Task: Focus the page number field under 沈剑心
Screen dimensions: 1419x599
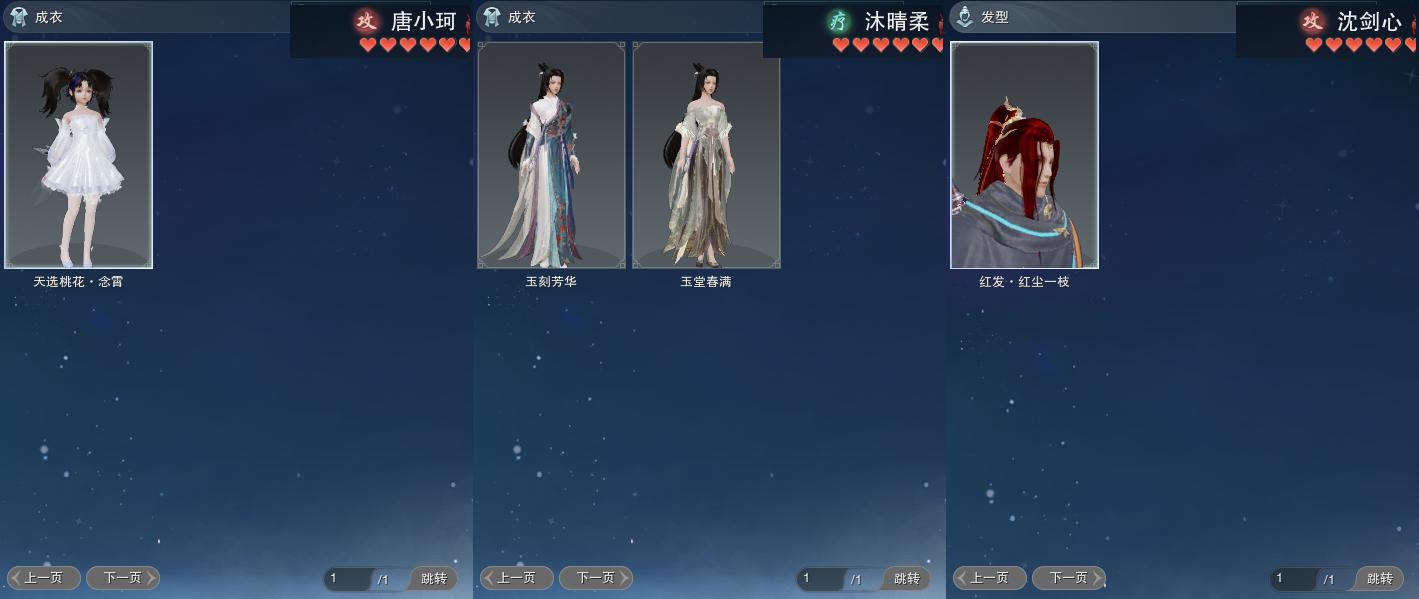Action: pos(1294,579)
